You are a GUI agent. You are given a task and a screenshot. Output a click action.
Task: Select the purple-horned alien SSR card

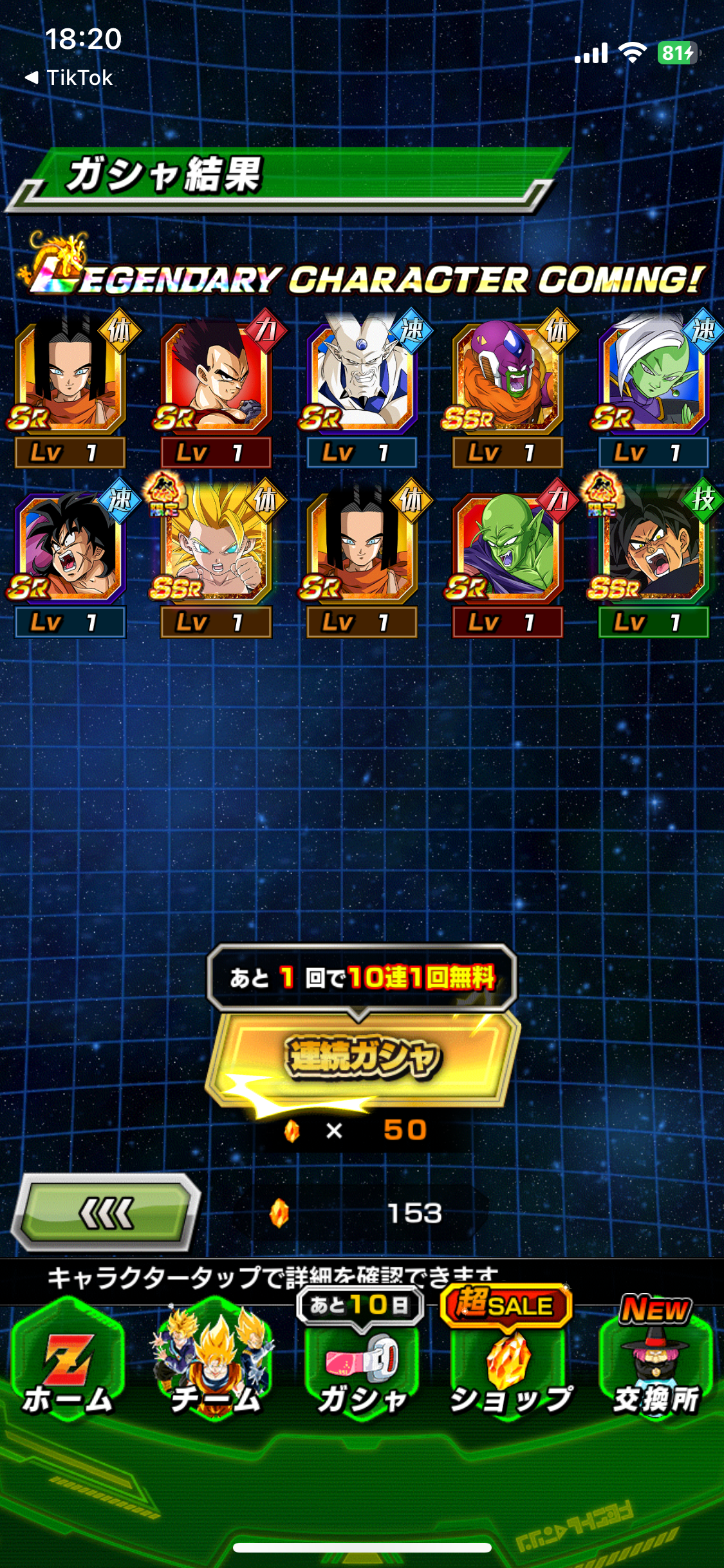click(x=507, y=380)
